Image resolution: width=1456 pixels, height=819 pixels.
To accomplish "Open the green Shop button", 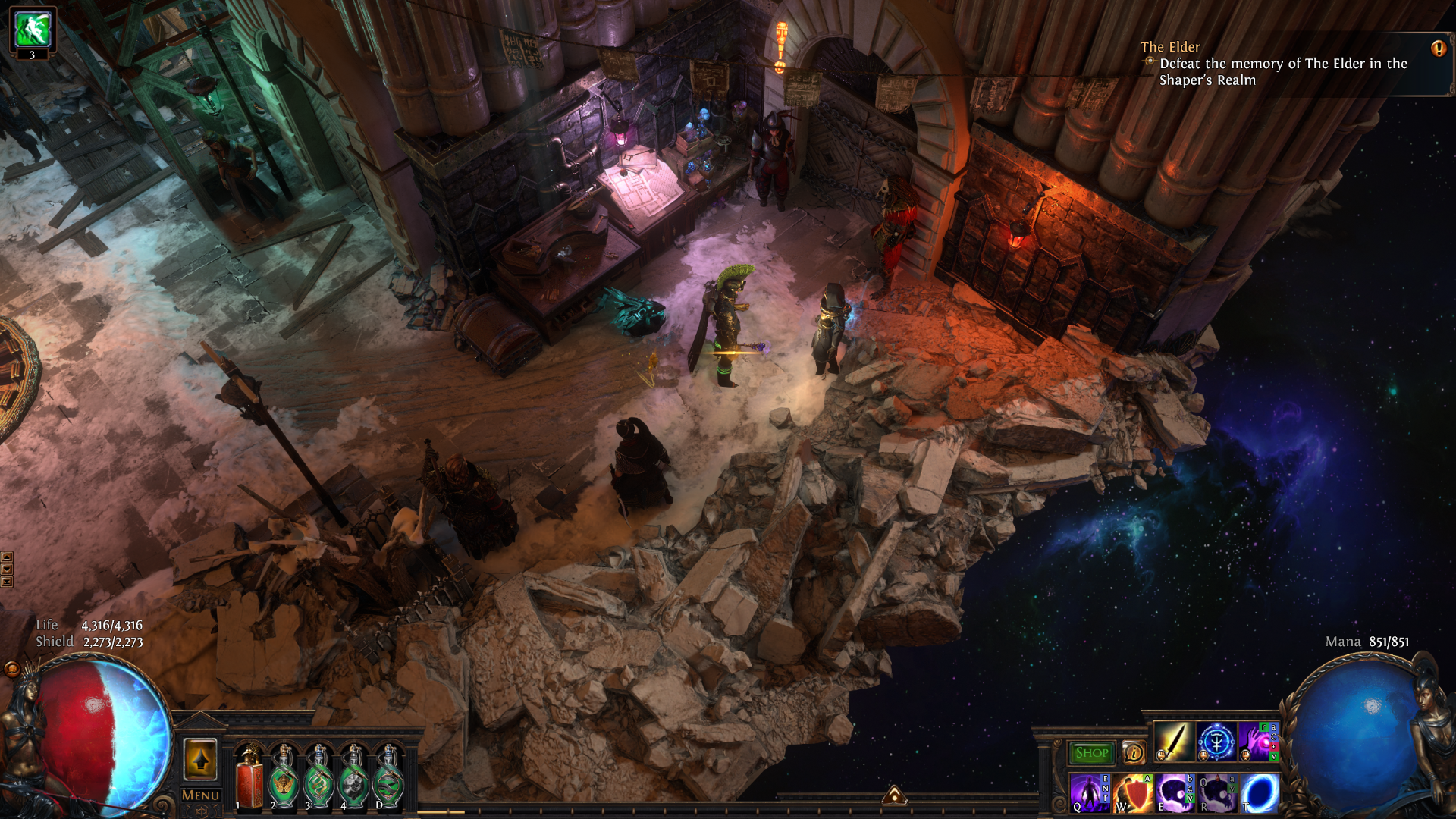I will pyautogui.click(x=1091, y=752).
